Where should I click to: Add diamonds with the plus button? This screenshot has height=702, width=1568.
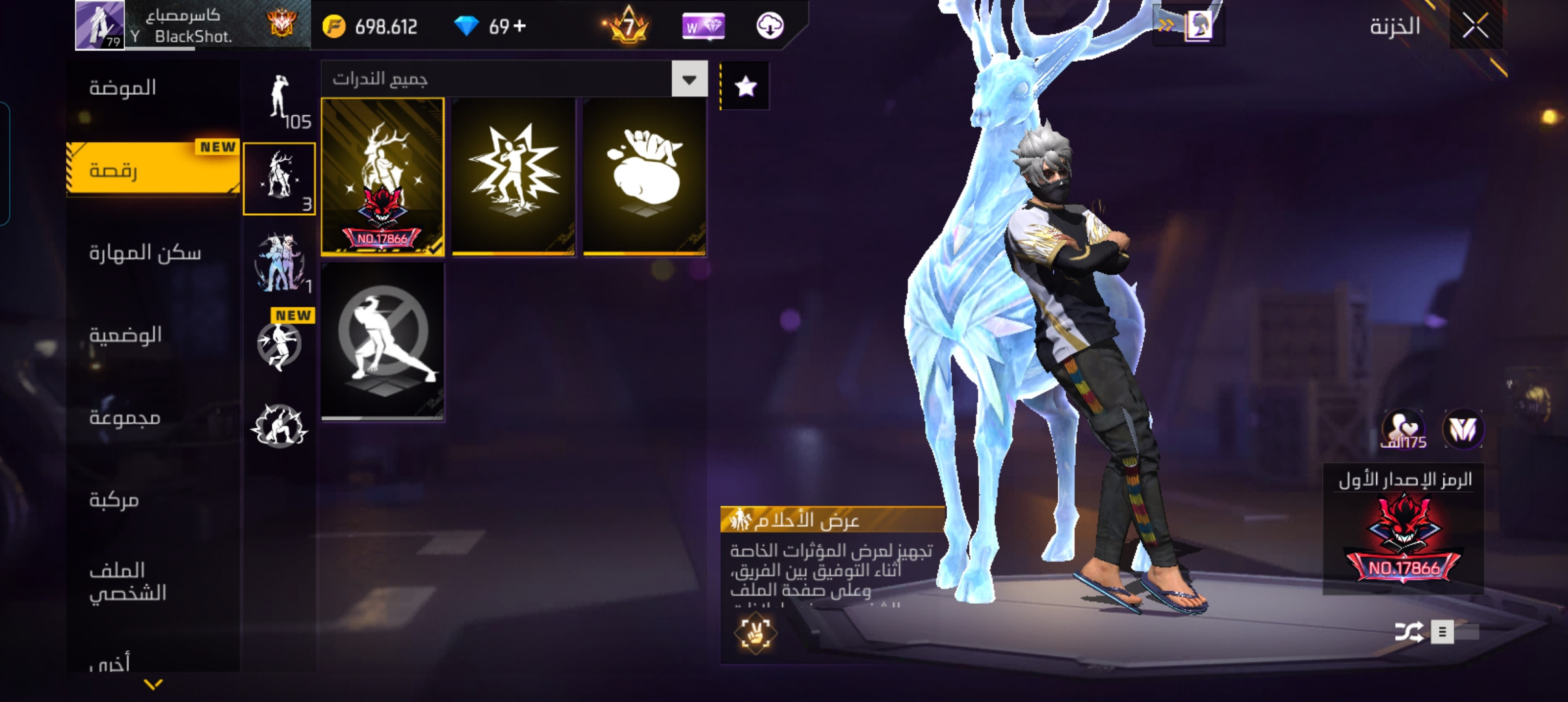[x=519, y=27]
